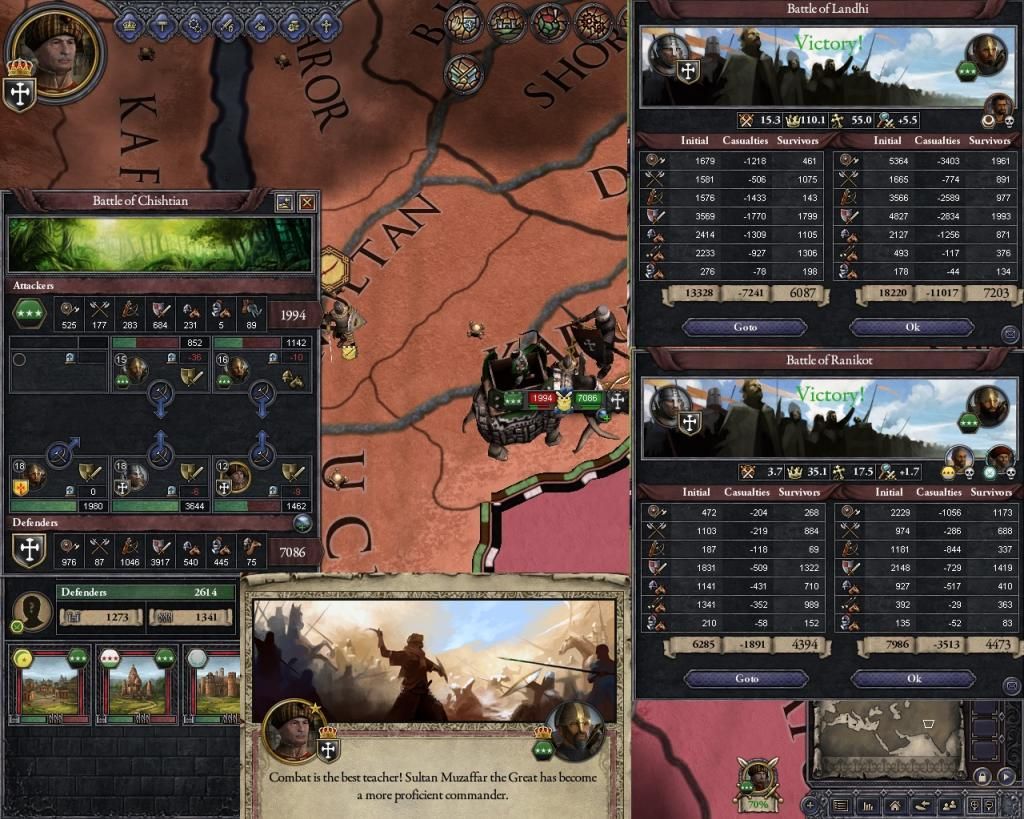Confirm the Battle of Ranikot report with Ok
The image size is (1024, 819).
911,678
